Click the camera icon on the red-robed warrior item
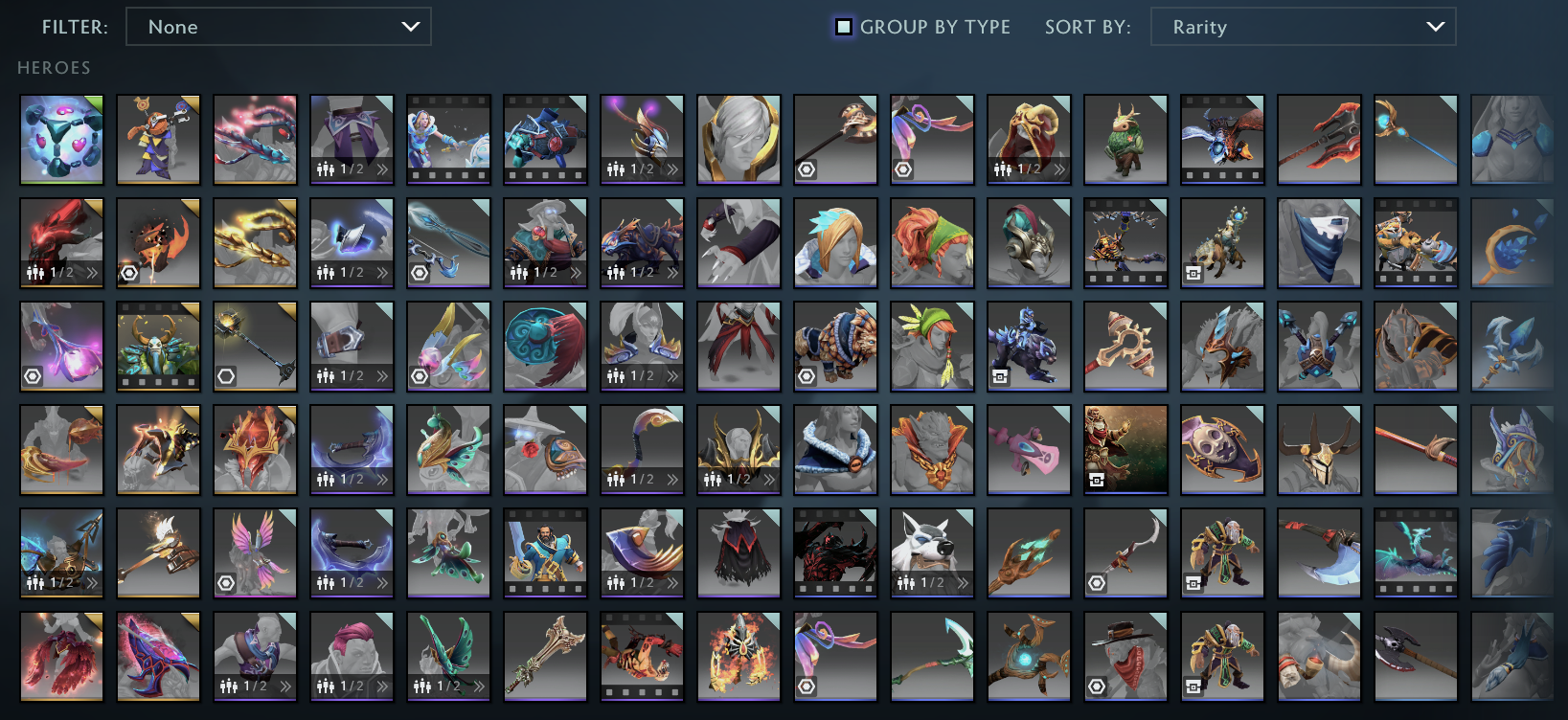 click(1099, 480)
